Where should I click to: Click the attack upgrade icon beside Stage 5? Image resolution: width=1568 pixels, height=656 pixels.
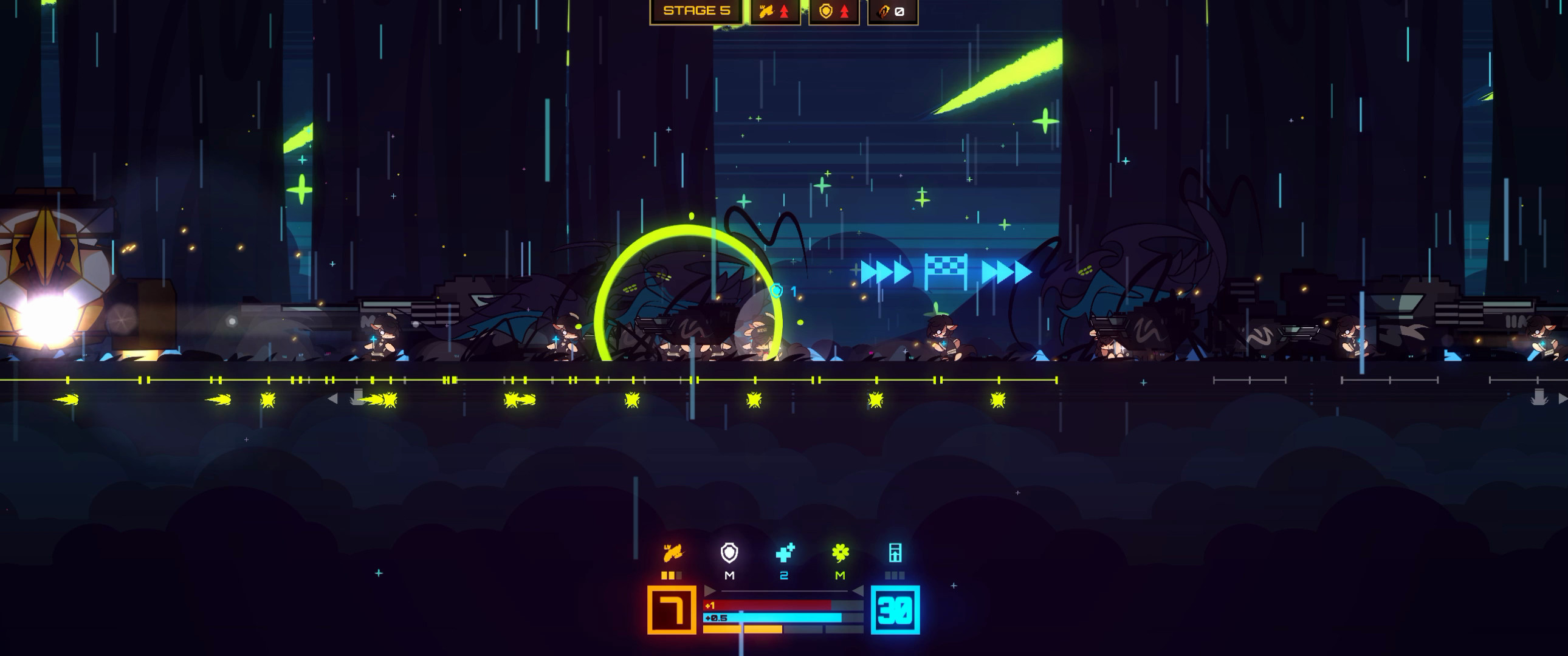click(x=767, y=10)
